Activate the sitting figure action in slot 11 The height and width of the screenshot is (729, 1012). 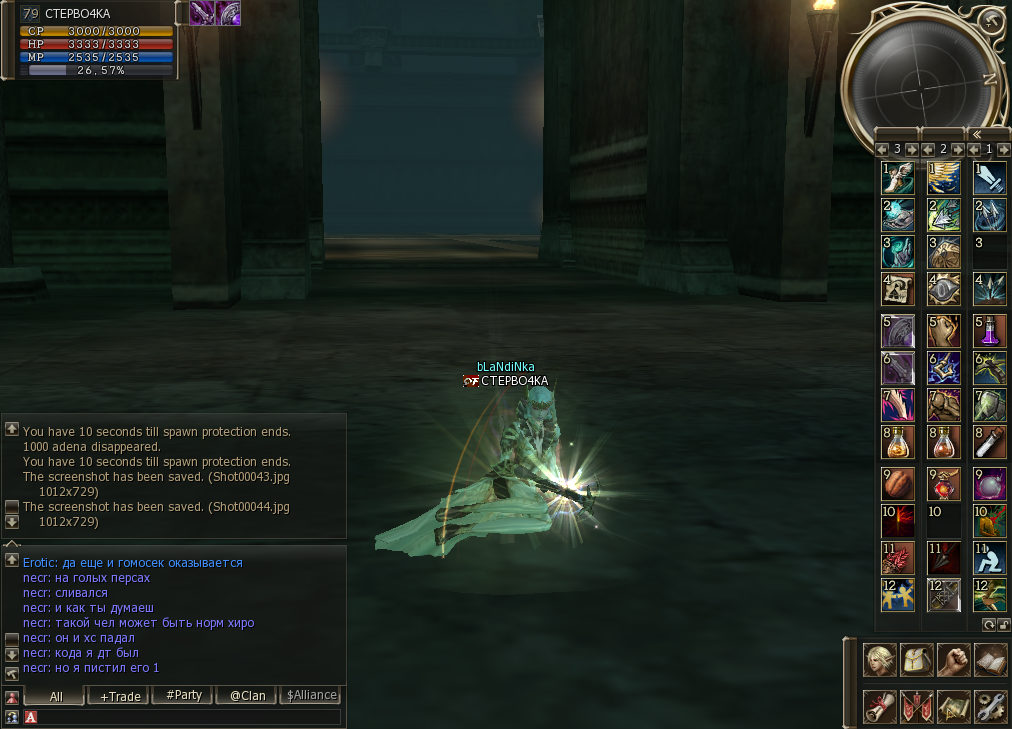click(990, 556)
